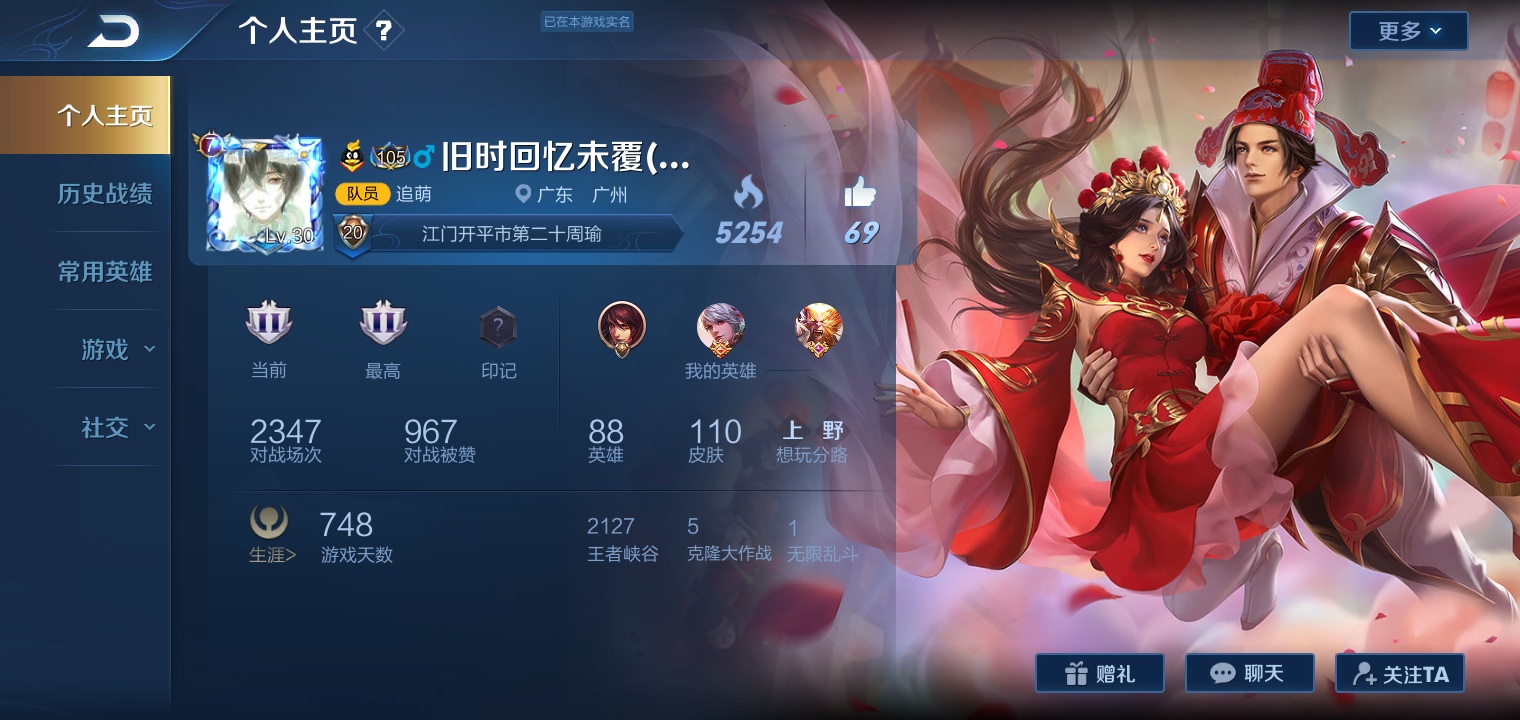Click the flame popularity icon

[x=748, y=192]
